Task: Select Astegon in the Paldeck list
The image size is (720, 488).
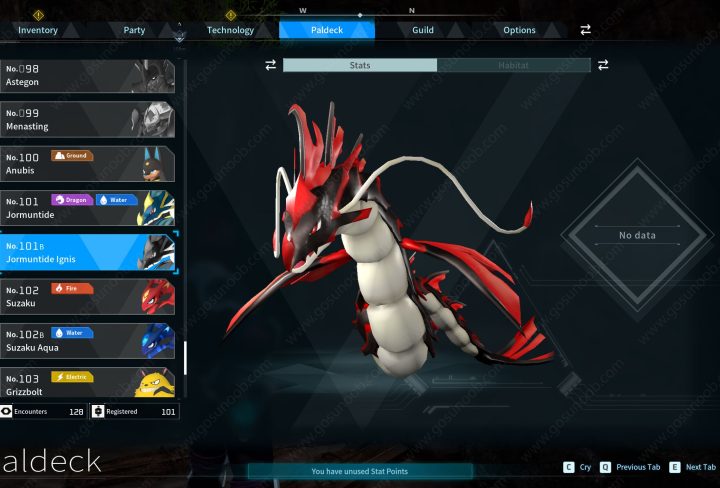Action: coord(88,76)
